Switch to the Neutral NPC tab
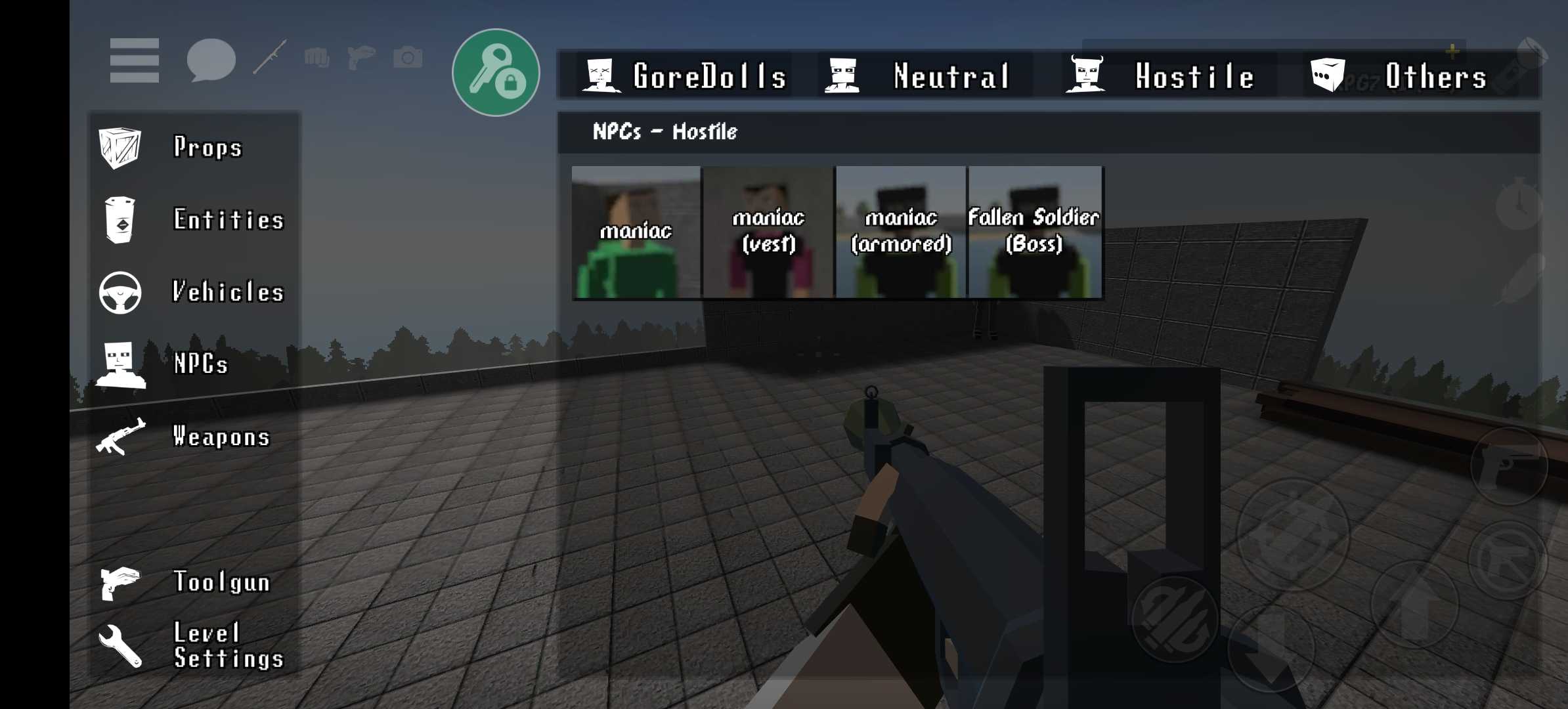Image resolution: width=1568 pixels, height=709 pixels. [x=919, y=75]
